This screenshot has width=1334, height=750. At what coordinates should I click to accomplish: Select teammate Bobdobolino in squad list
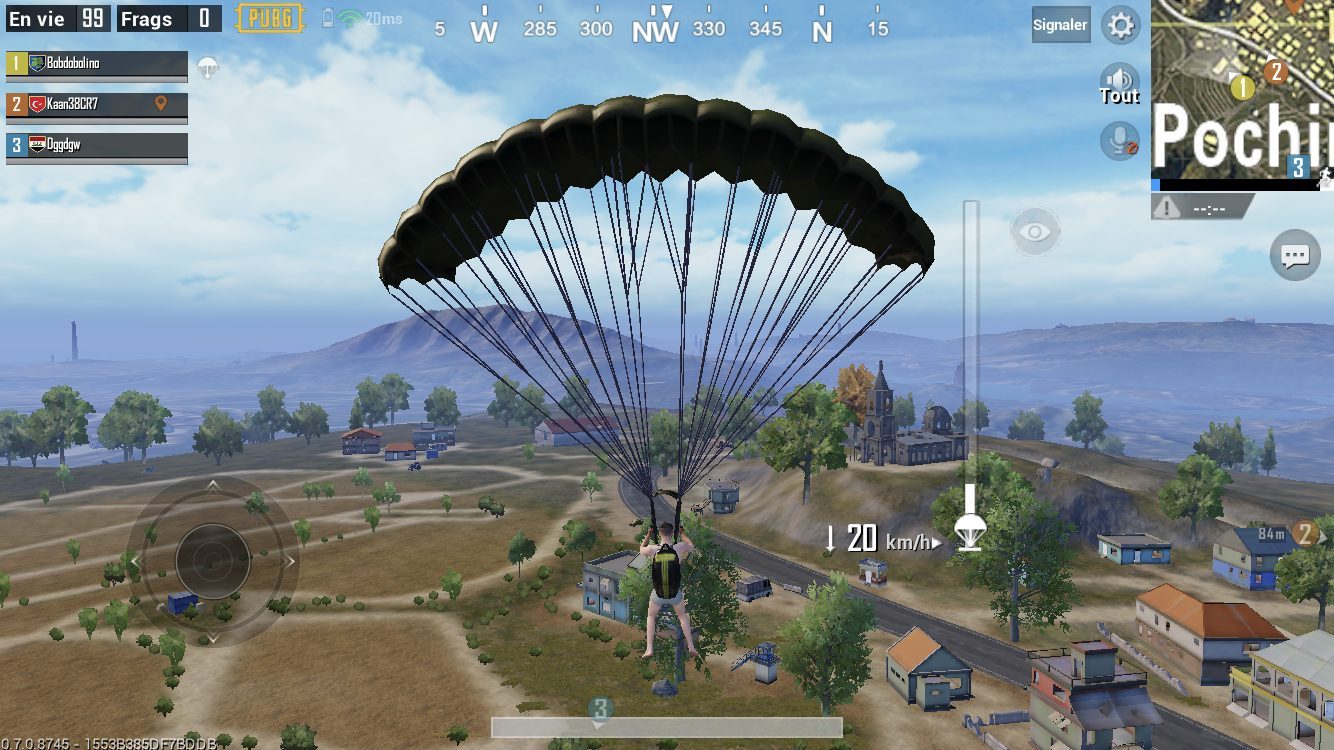click(97, 64)
